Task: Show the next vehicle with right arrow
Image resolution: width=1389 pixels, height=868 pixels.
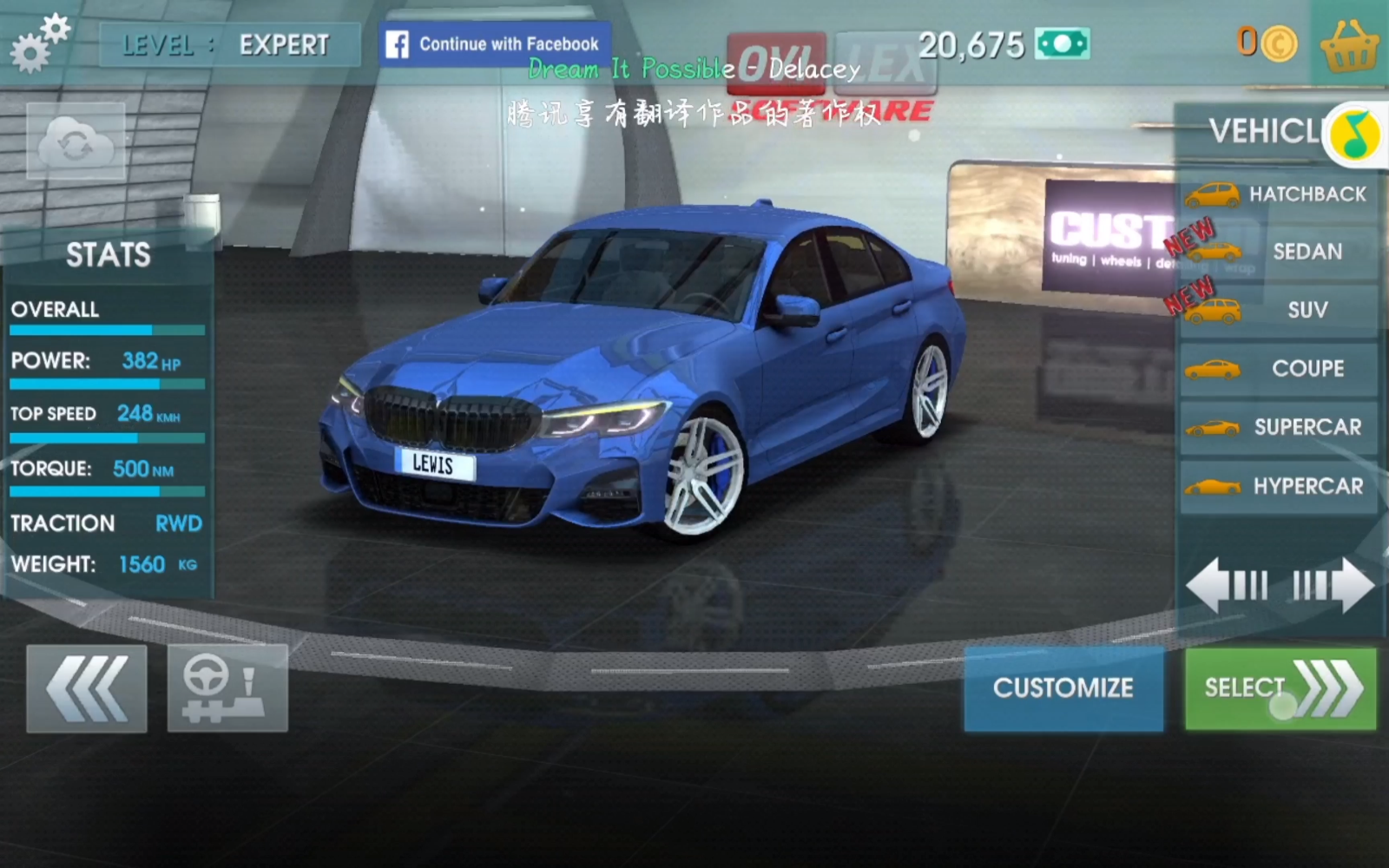Action: [1333, 586]
